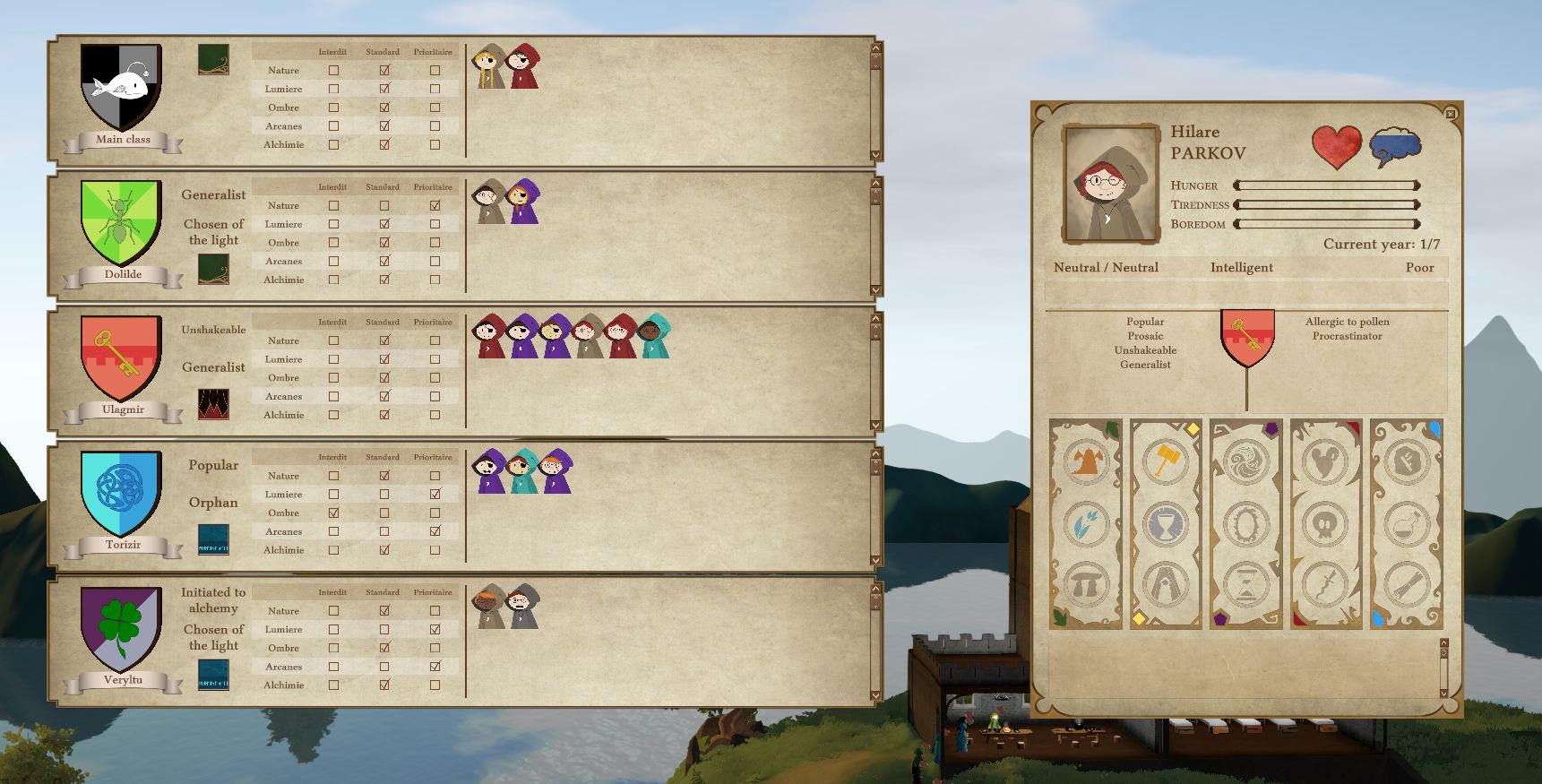Toggle the Interdit Ombre checkbox for Torizir
1542x784 pixels.
pyautogui.click(x=334, y=513)
